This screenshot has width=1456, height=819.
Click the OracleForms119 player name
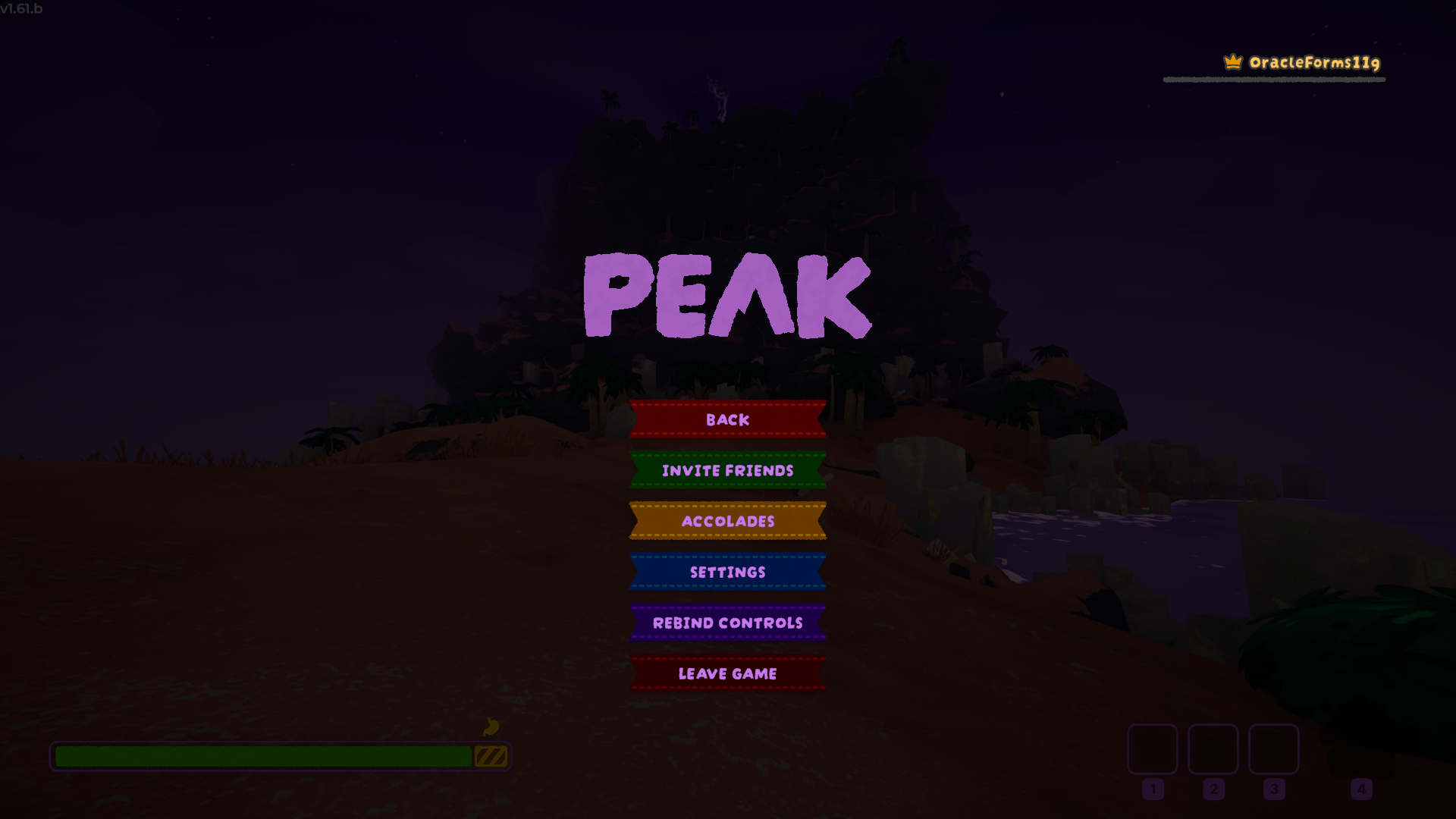point(1313,64)
